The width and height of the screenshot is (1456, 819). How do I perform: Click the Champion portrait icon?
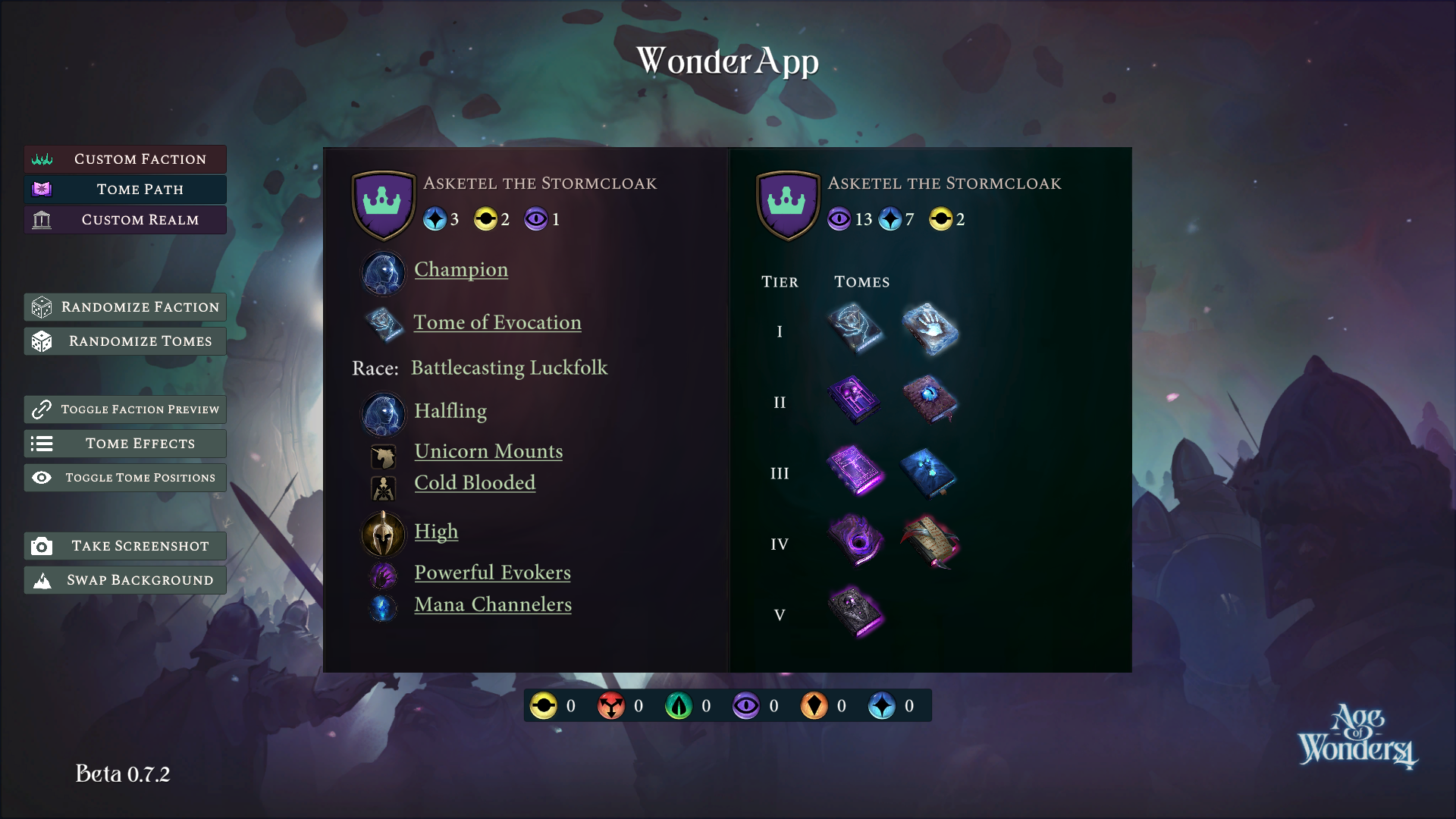384,272
